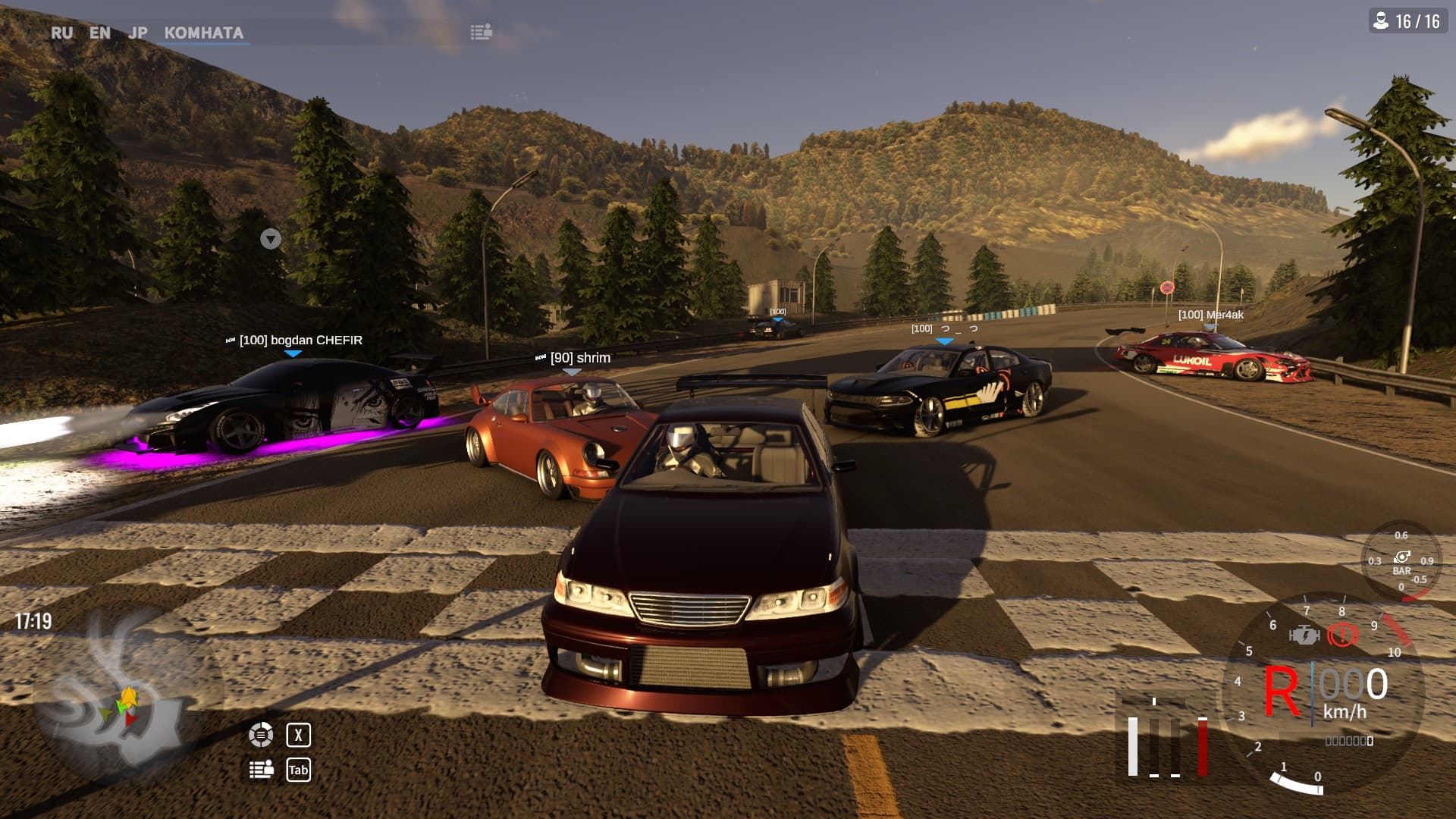
Task: Choose the KOMHATA room chat tab
Action: click(x=204, y=33)
